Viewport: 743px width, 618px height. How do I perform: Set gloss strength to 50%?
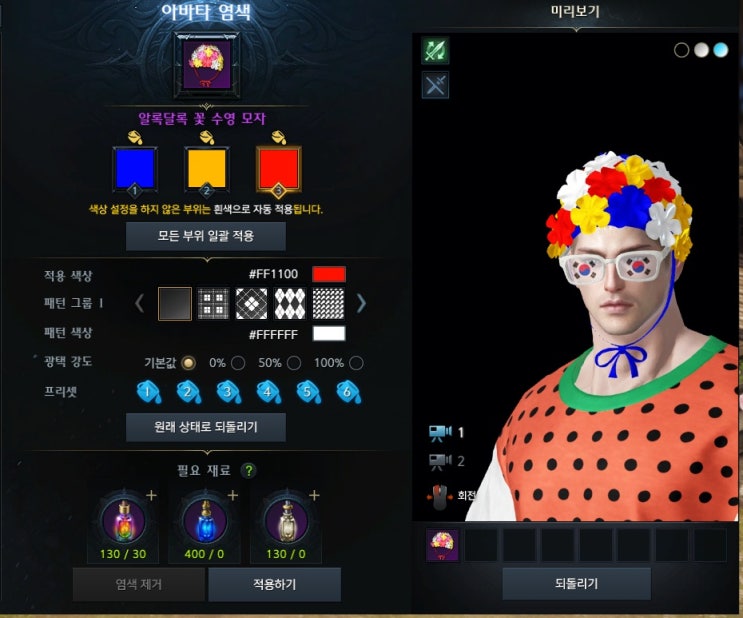click(x=295, y=363)
